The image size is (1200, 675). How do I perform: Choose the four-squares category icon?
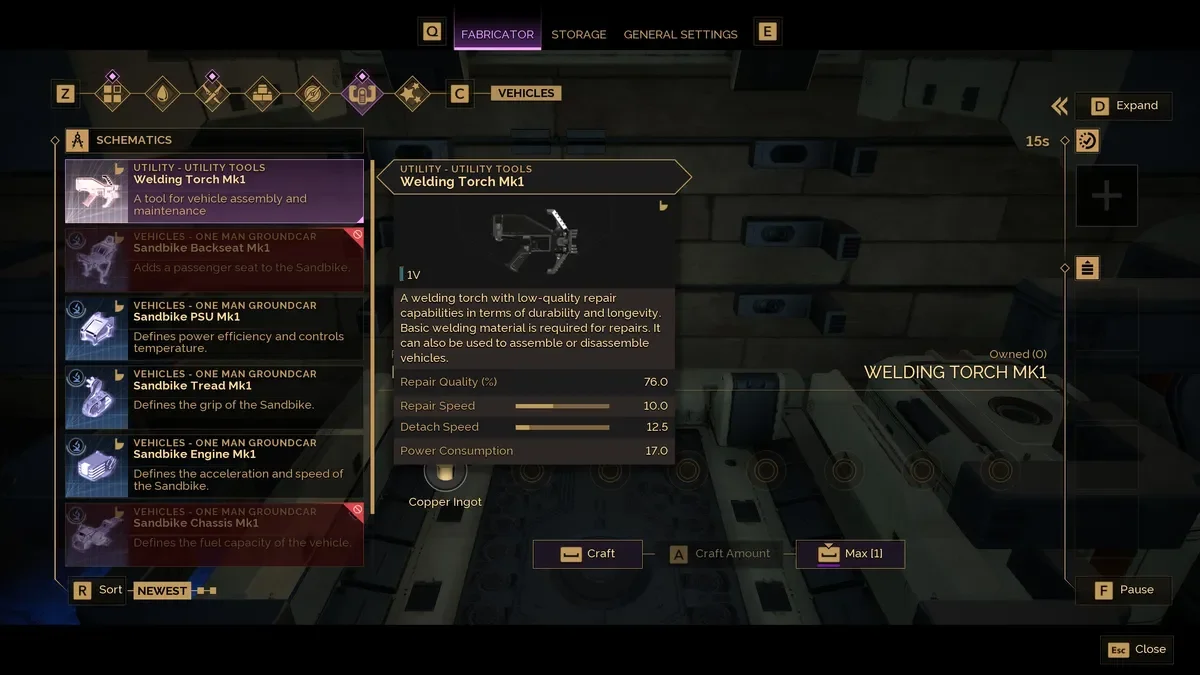pos(112,94)
